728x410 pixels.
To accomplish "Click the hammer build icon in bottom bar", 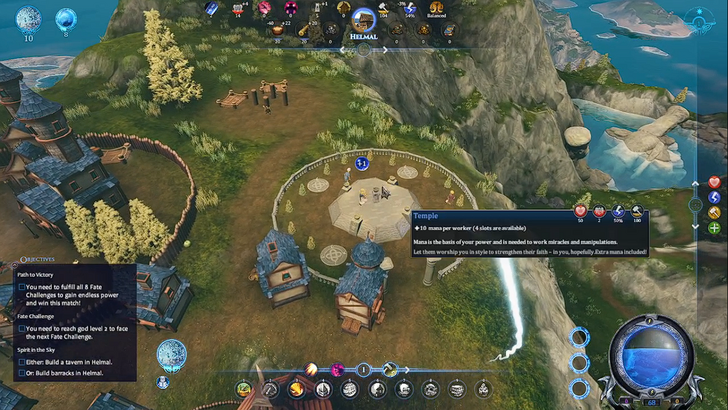I will coord(389,369).
